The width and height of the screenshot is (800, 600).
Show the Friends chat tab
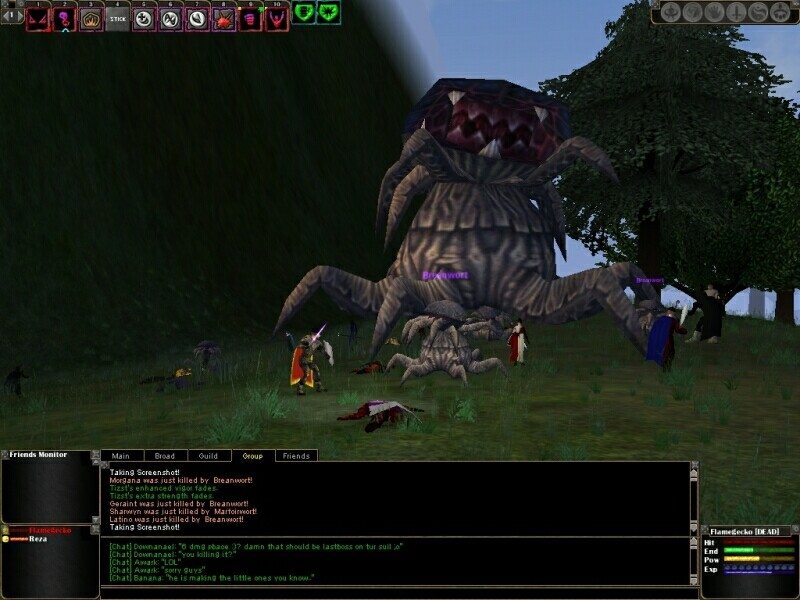296,456
